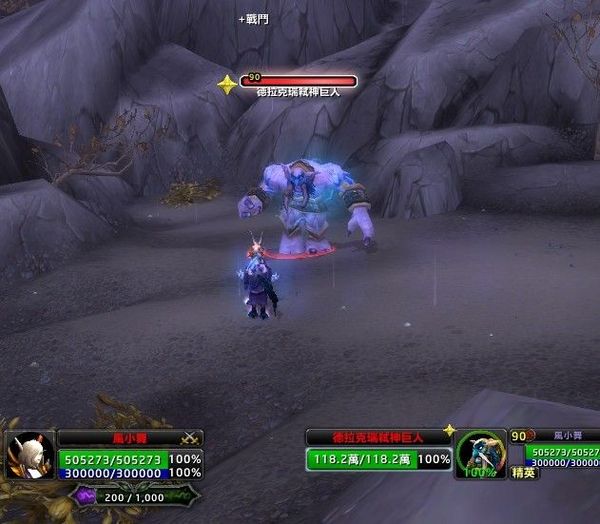Select the round target portrait showing 100%
Image resolution: width=600 pixels, height=524 pixels.
tap(481, 455)
